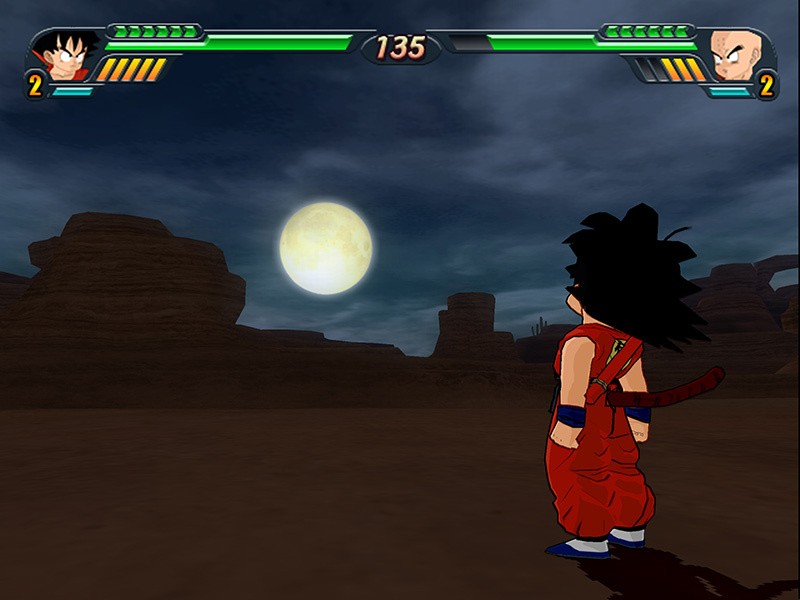
Task: Select Krillin's character portrait
Action: pyautogui.click(x=734, y=56)
